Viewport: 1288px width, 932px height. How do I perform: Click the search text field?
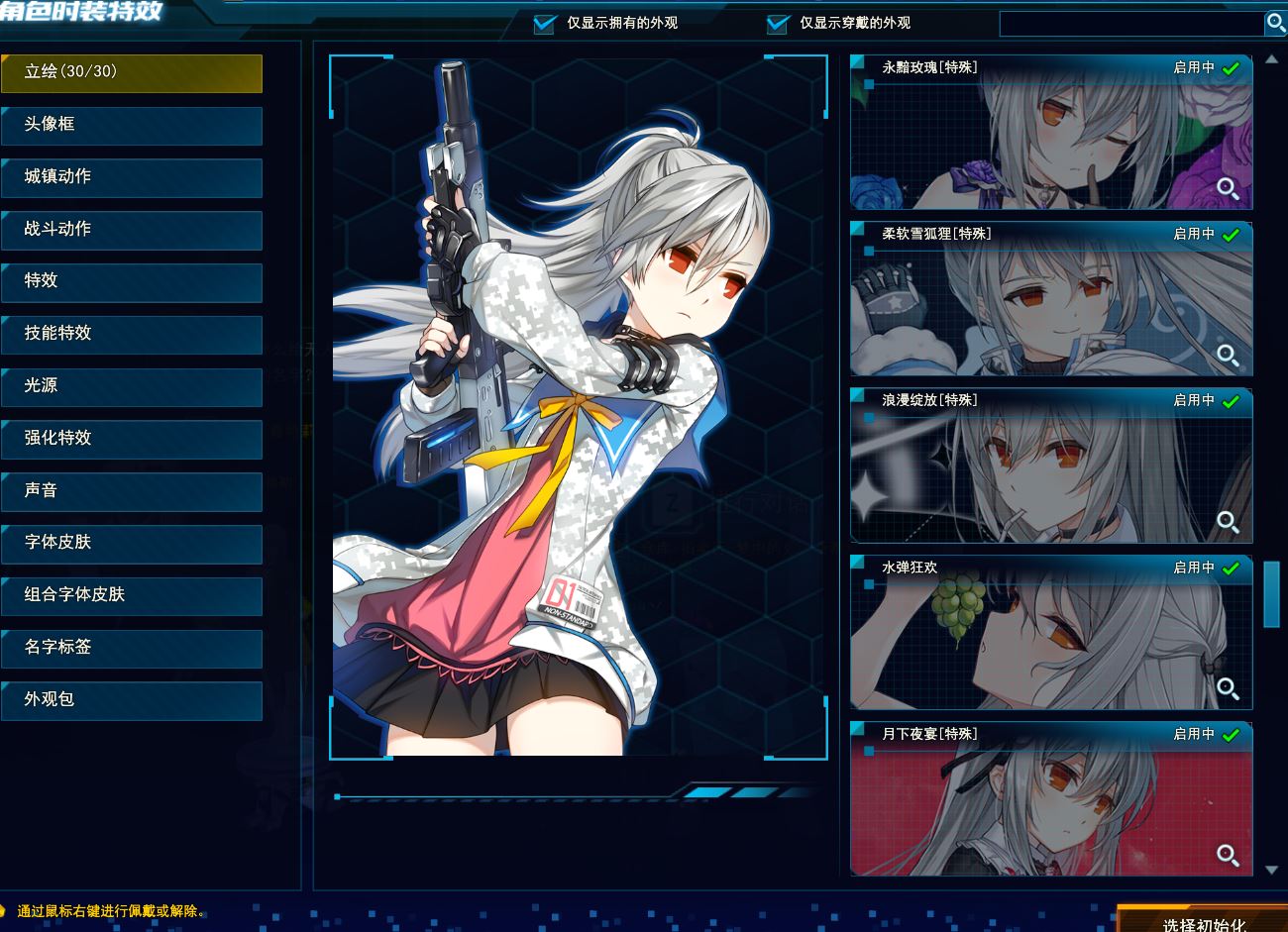tap(1129, 24)
